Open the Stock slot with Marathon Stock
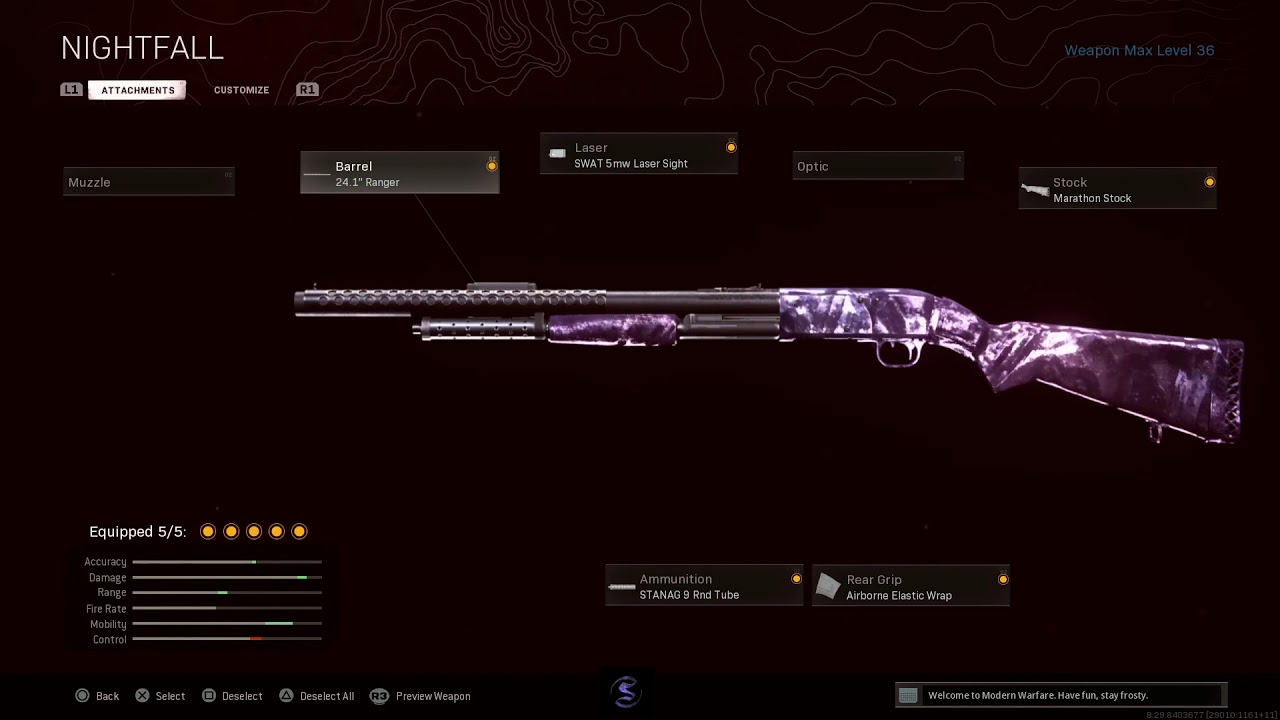Viewport: 1280px width, 720px height. click(1117, 190)
